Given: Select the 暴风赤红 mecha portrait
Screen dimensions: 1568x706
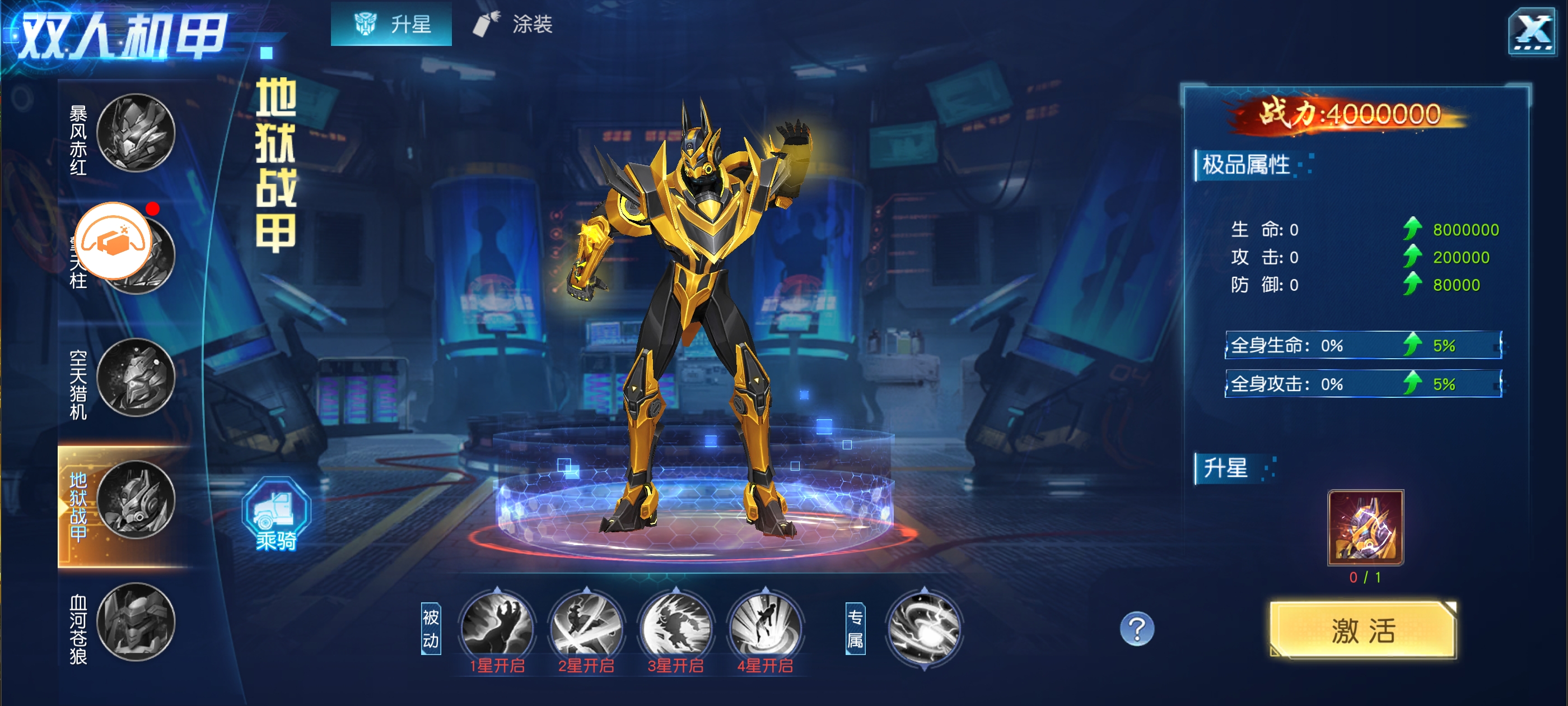Looking at the screenshot, I should tap(136, 133).
